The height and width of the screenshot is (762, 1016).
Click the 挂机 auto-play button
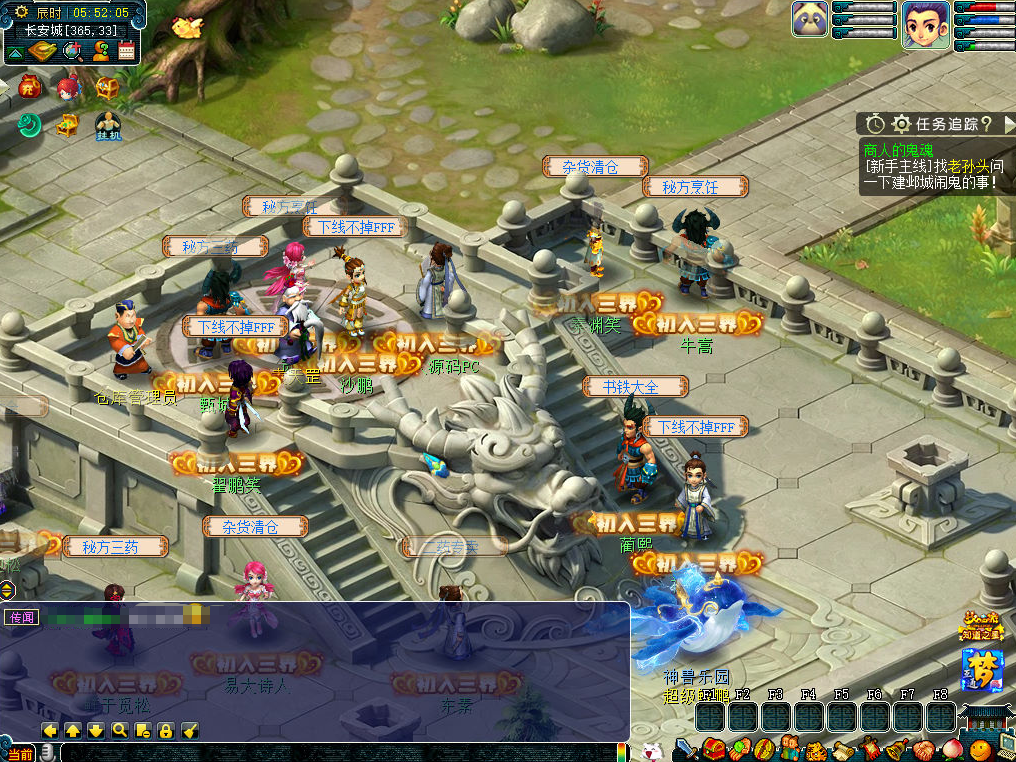(108, 126)
